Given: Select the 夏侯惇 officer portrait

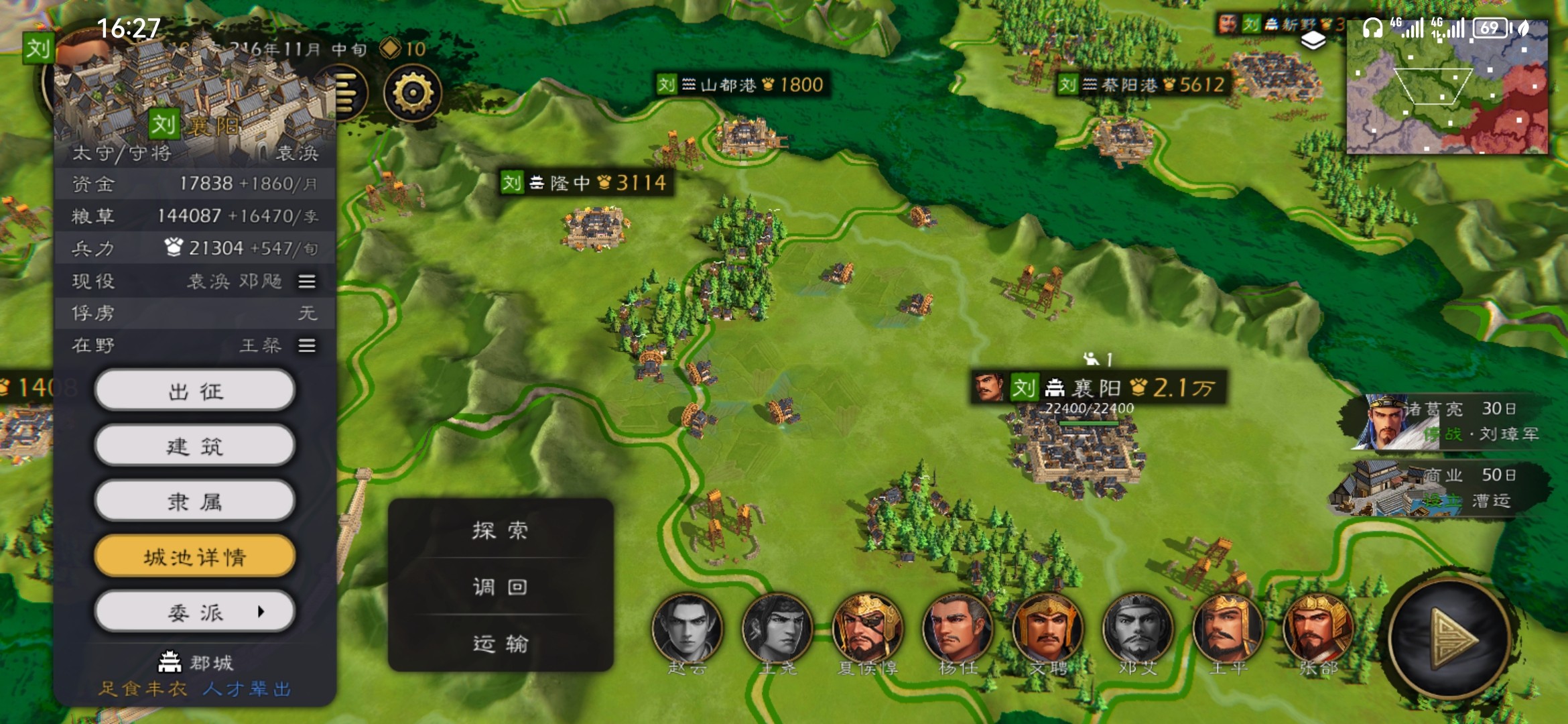Looking at the screenshot, I should (x=867, y=630).
